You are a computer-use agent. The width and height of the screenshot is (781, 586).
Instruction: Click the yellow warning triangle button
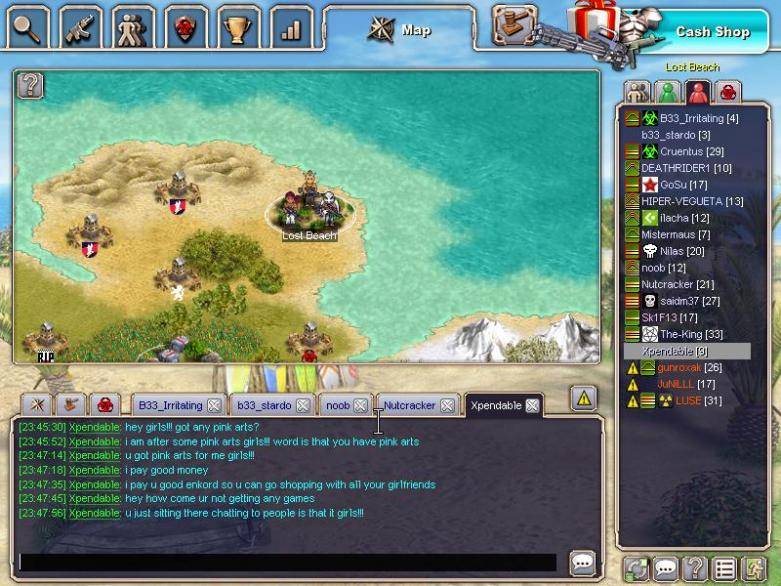click(584, 398)
